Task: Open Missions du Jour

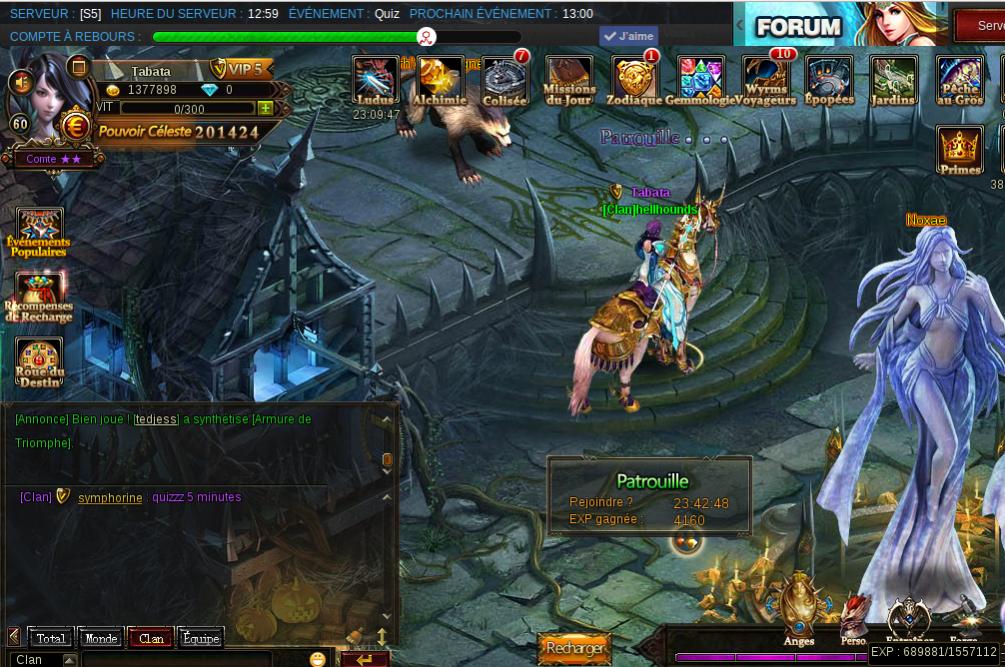Action: tap(569, 80)
